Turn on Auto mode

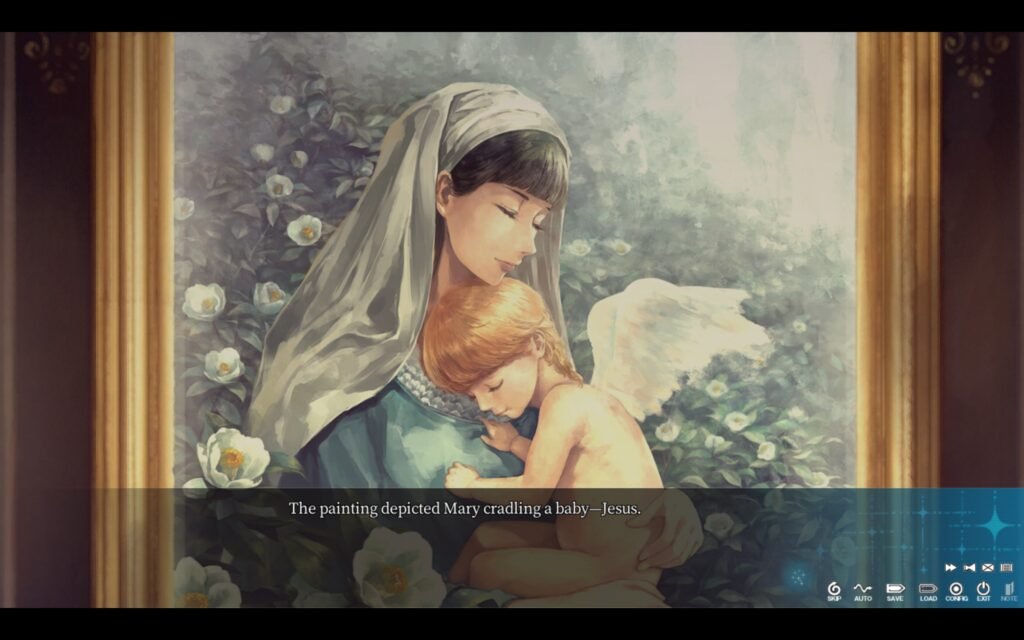click(x=862, y=590)
